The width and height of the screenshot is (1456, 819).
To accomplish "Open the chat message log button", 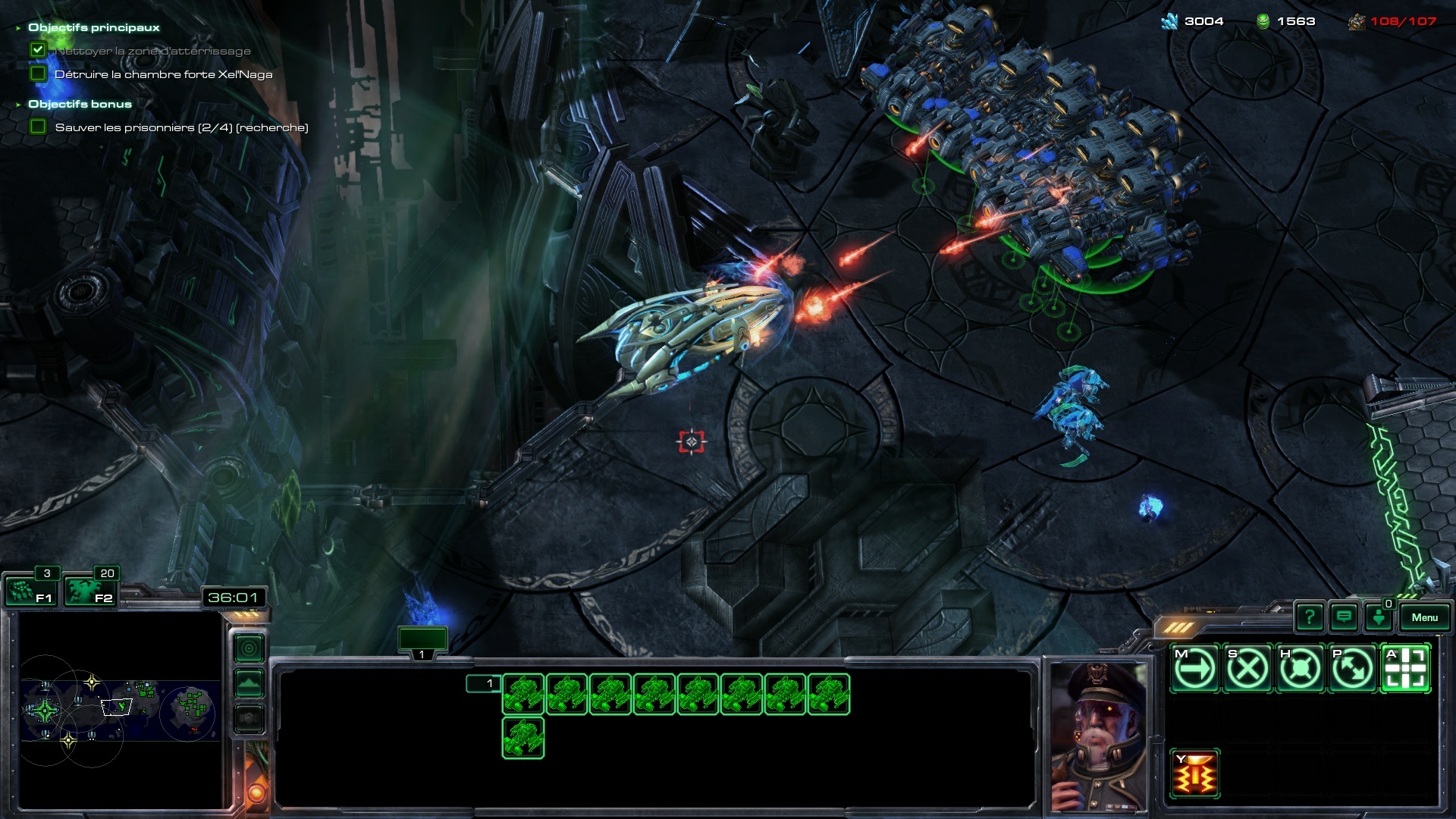I will pyautogui.click(x=1344, y=617).
